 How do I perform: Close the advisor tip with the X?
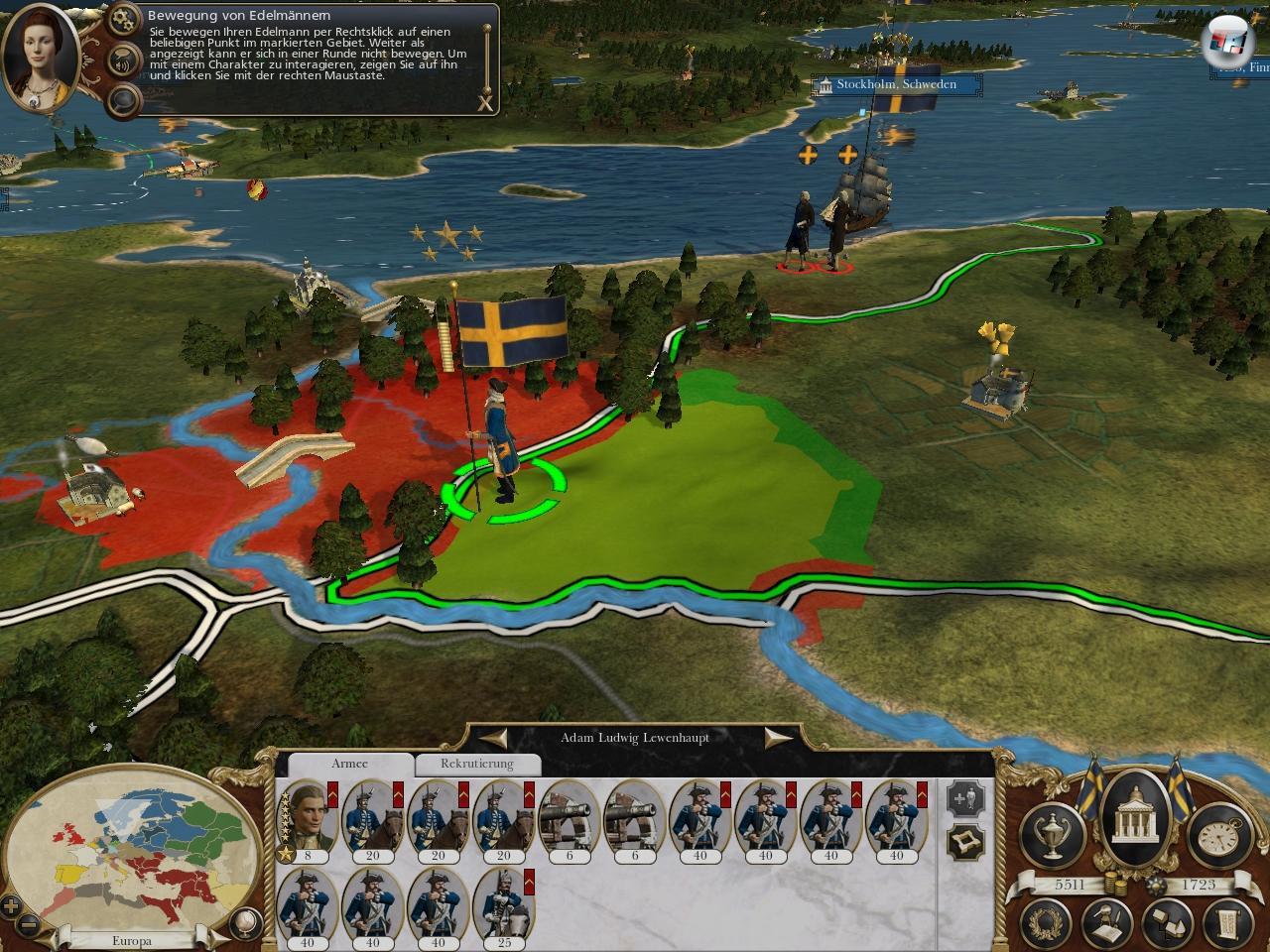point(484,103)
